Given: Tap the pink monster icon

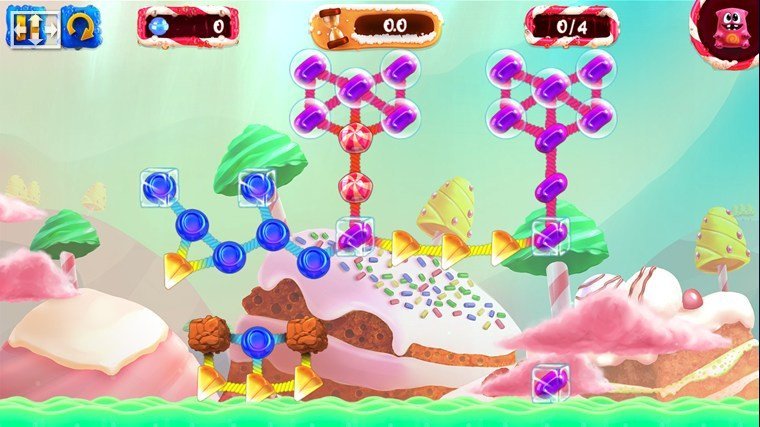Looking at the screenshot, I should (730, 28).
